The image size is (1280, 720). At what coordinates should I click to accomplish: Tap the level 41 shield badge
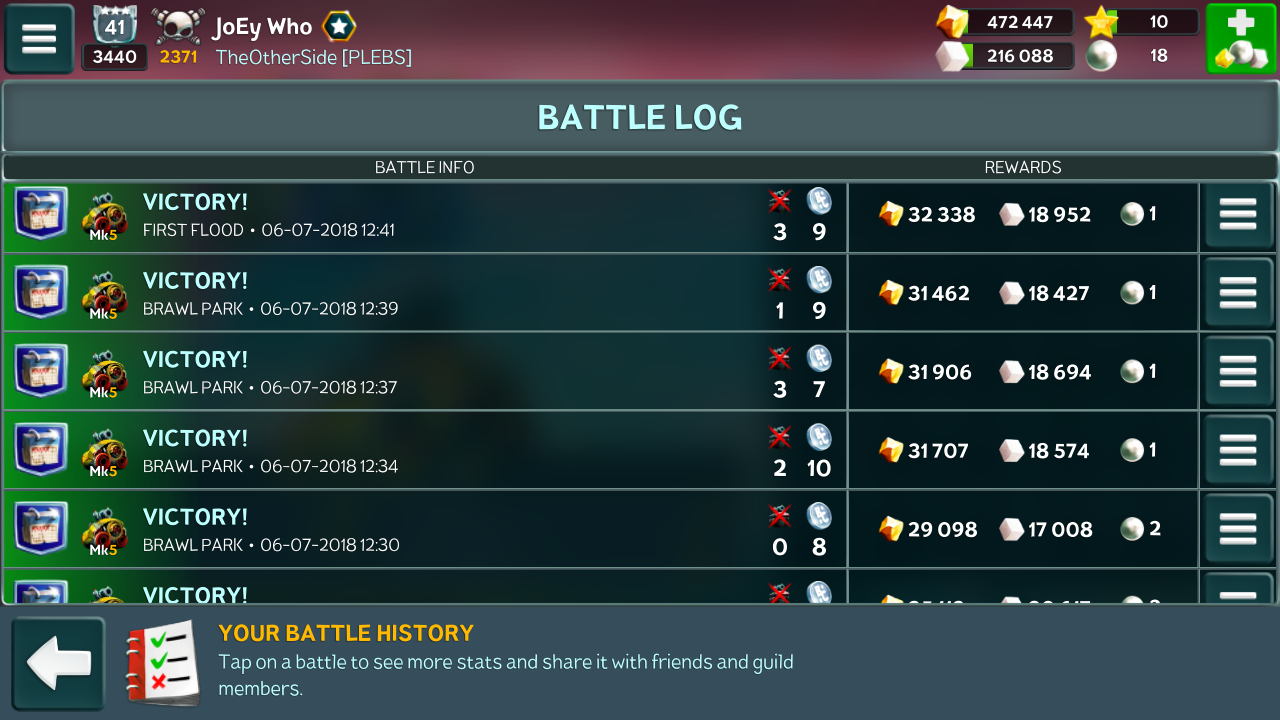(x=114, y=26)
